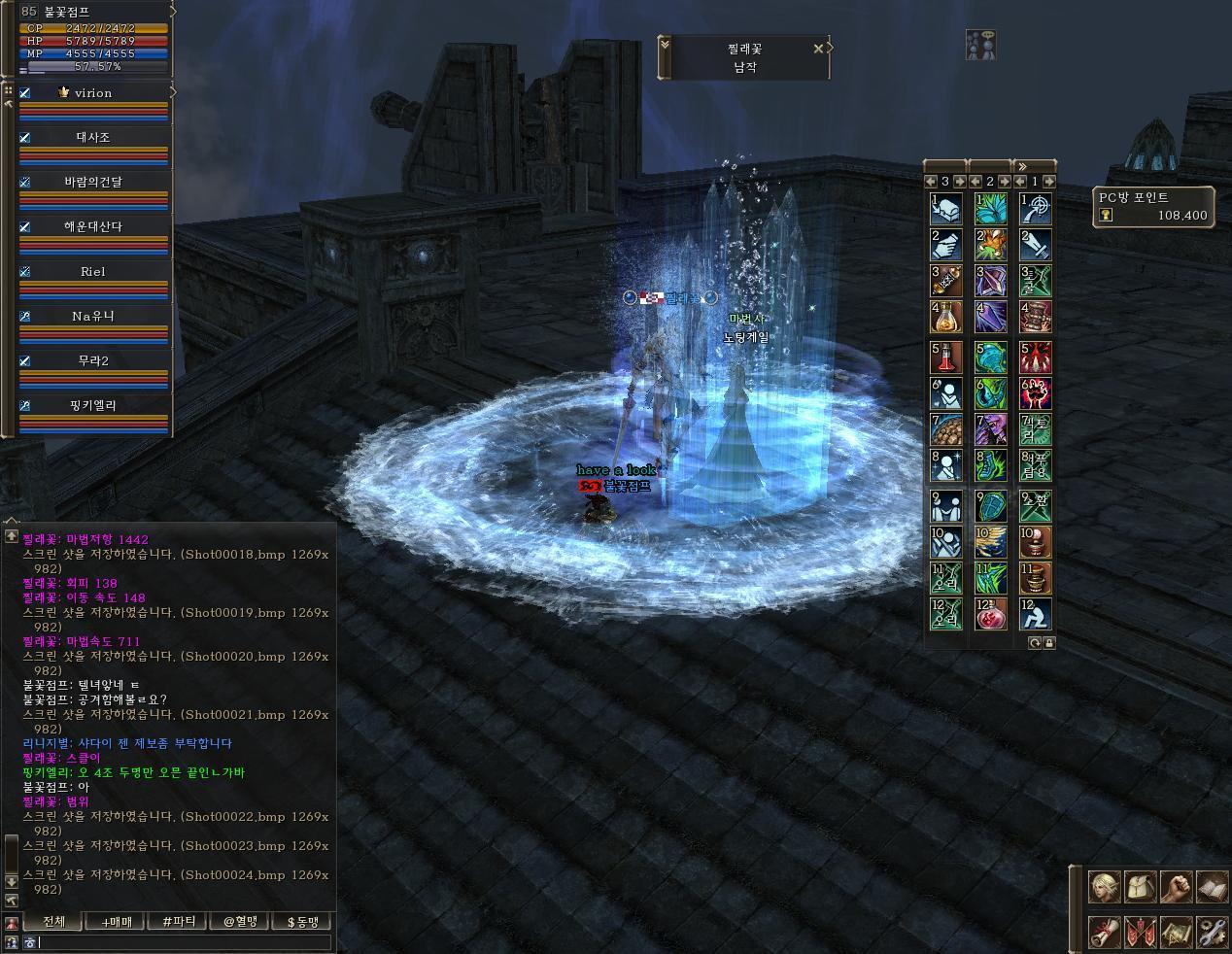Open the character status elf portrait icon
Image resolution: width=1232 pixels, height=954 pixels.
pyautogui.click(x=1105, y=887)
